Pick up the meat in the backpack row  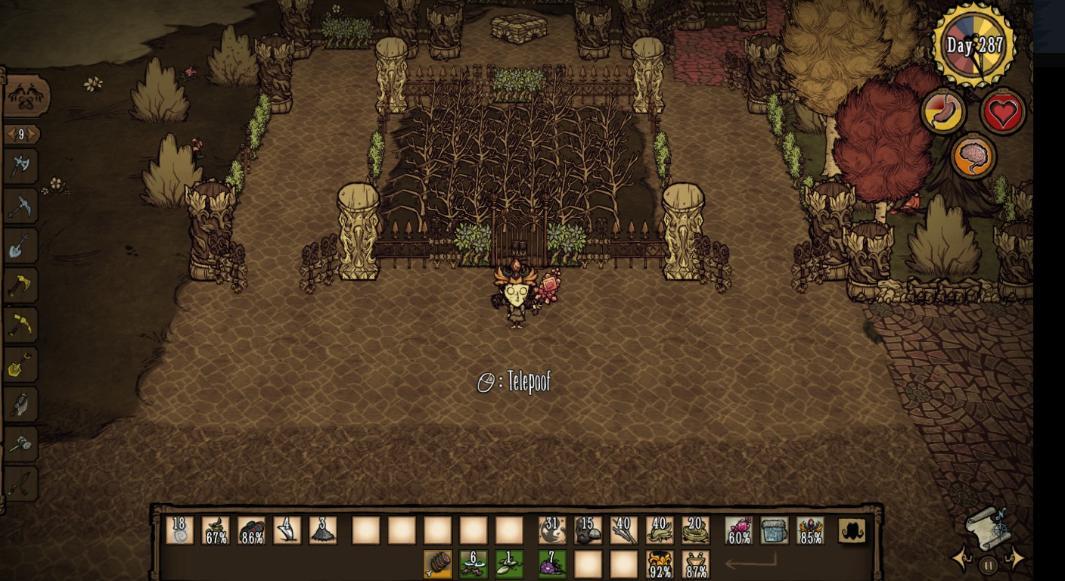point(438,564)
